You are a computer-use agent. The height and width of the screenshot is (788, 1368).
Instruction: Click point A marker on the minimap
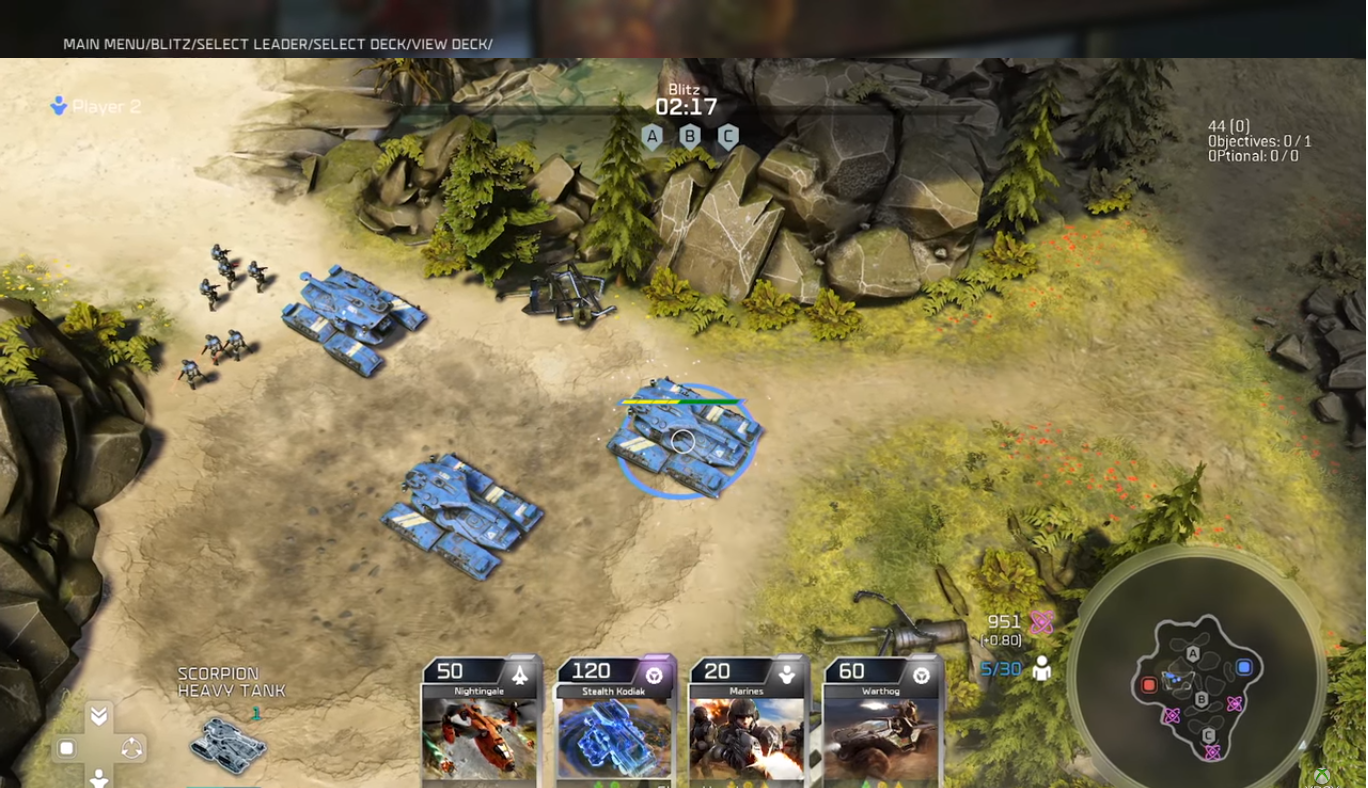pyautogui.click(x=1192, y=654)
